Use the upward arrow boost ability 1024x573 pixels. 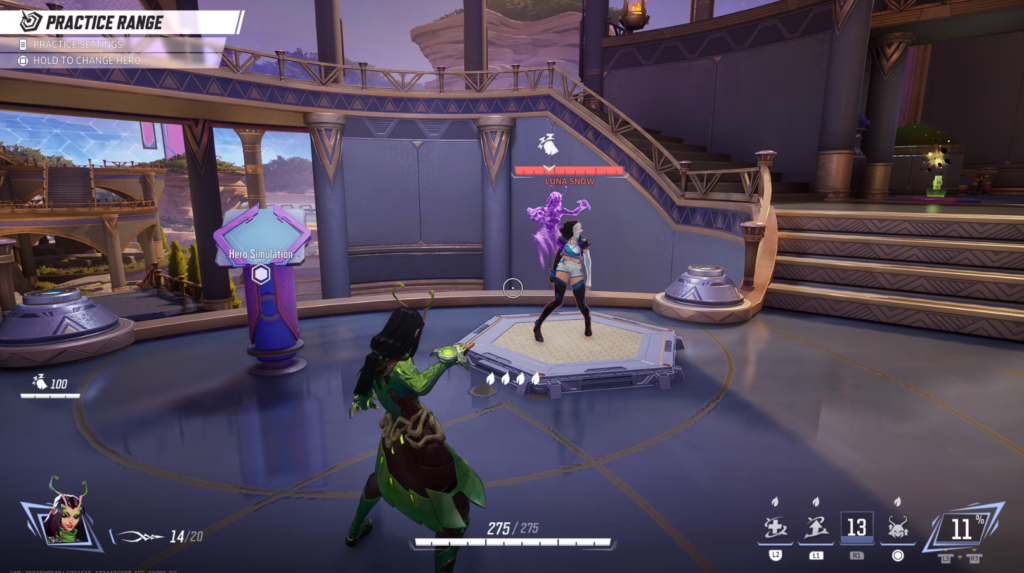coord(816,528)
